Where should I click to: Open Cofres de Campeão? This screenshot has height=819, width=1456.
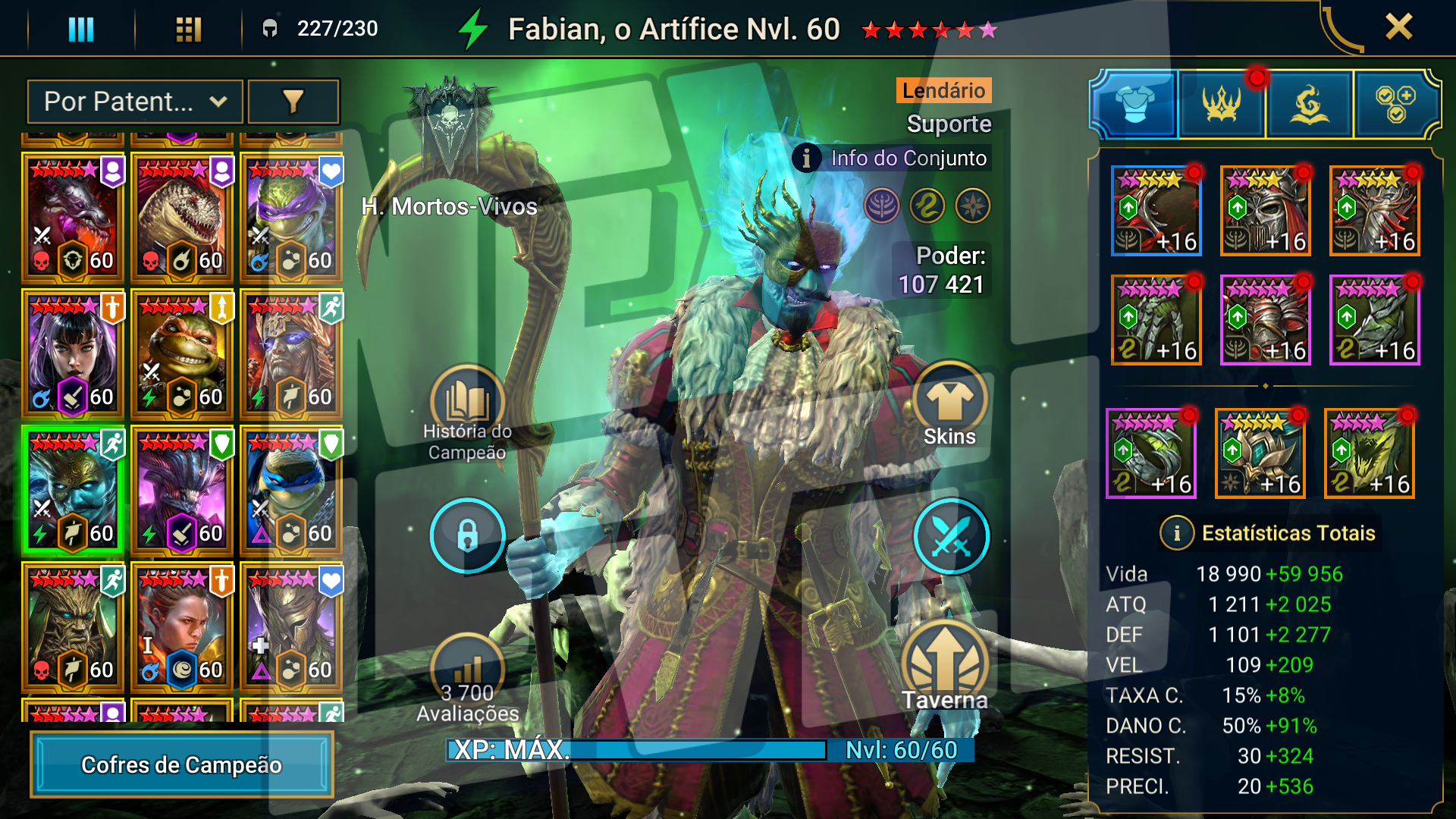182,764
